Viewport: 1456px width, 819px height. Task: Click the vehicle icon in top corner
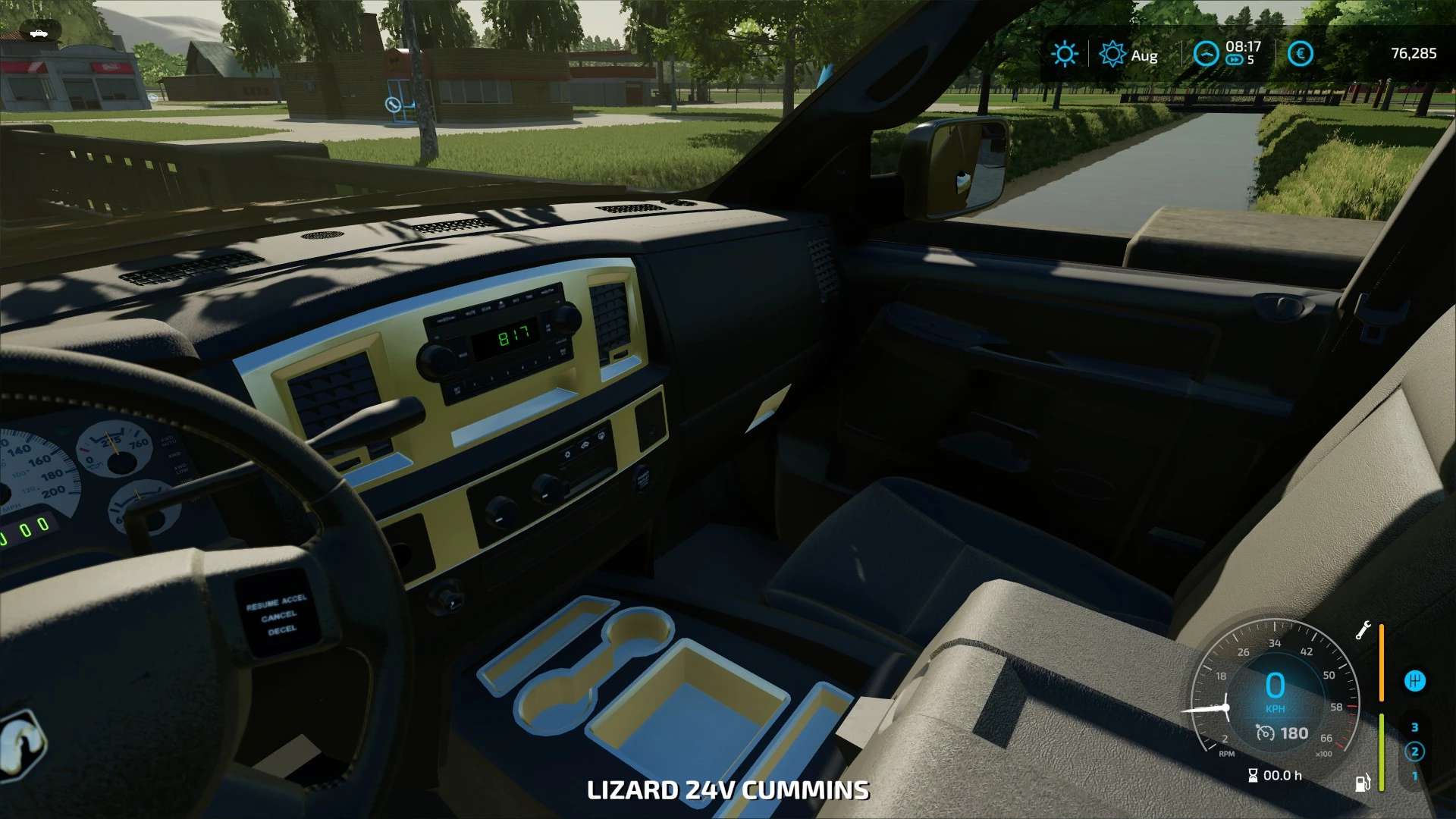[x=37, y=33]
